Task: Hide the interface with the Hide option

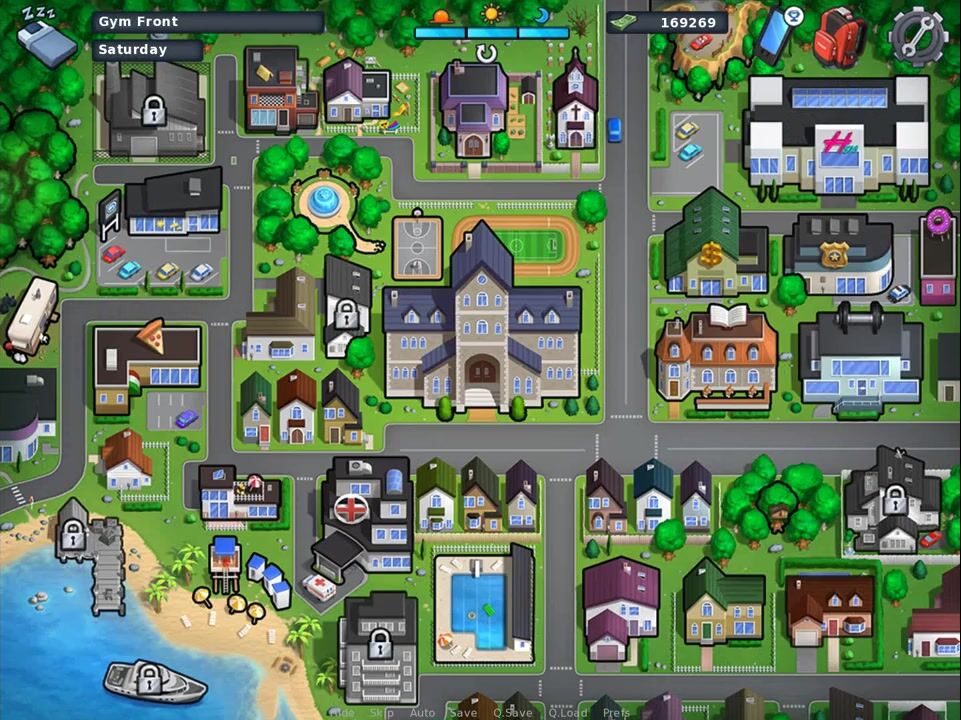Action: click(x=342, y=713)
